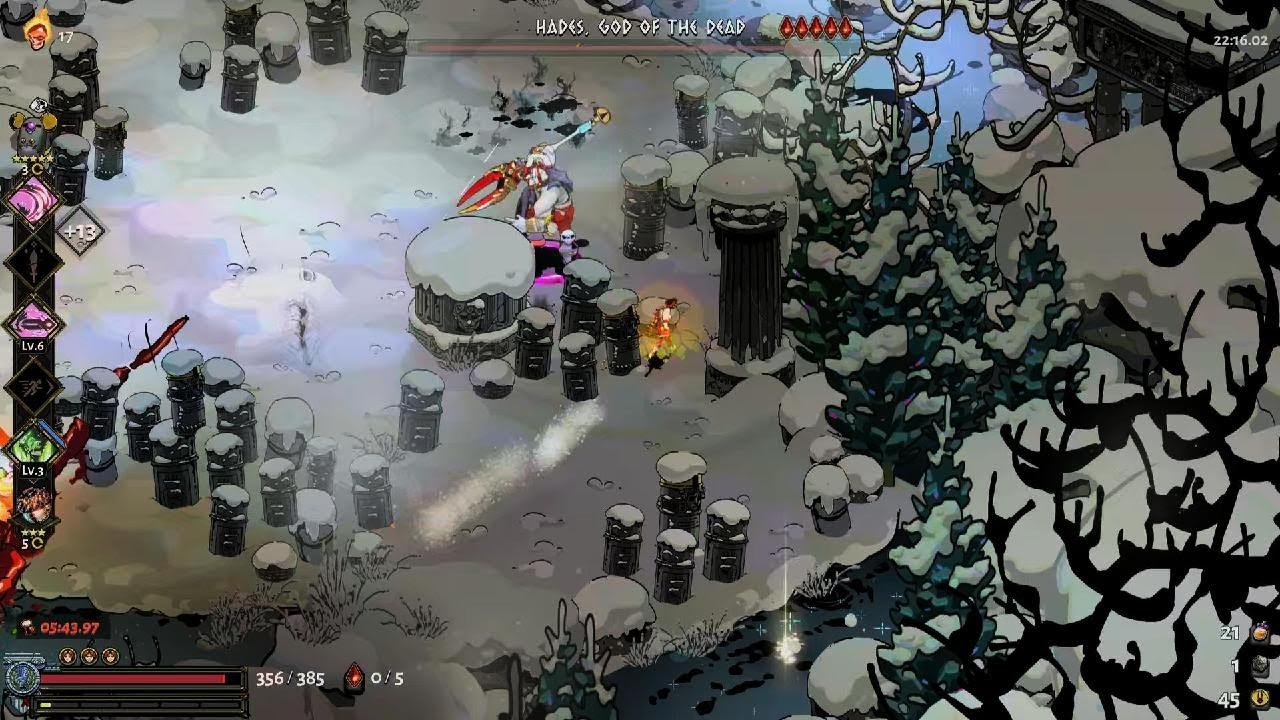This screenshot has width=1280, height=720.
Task: Select the Hades, God of the Dead title
Action: 640,28
